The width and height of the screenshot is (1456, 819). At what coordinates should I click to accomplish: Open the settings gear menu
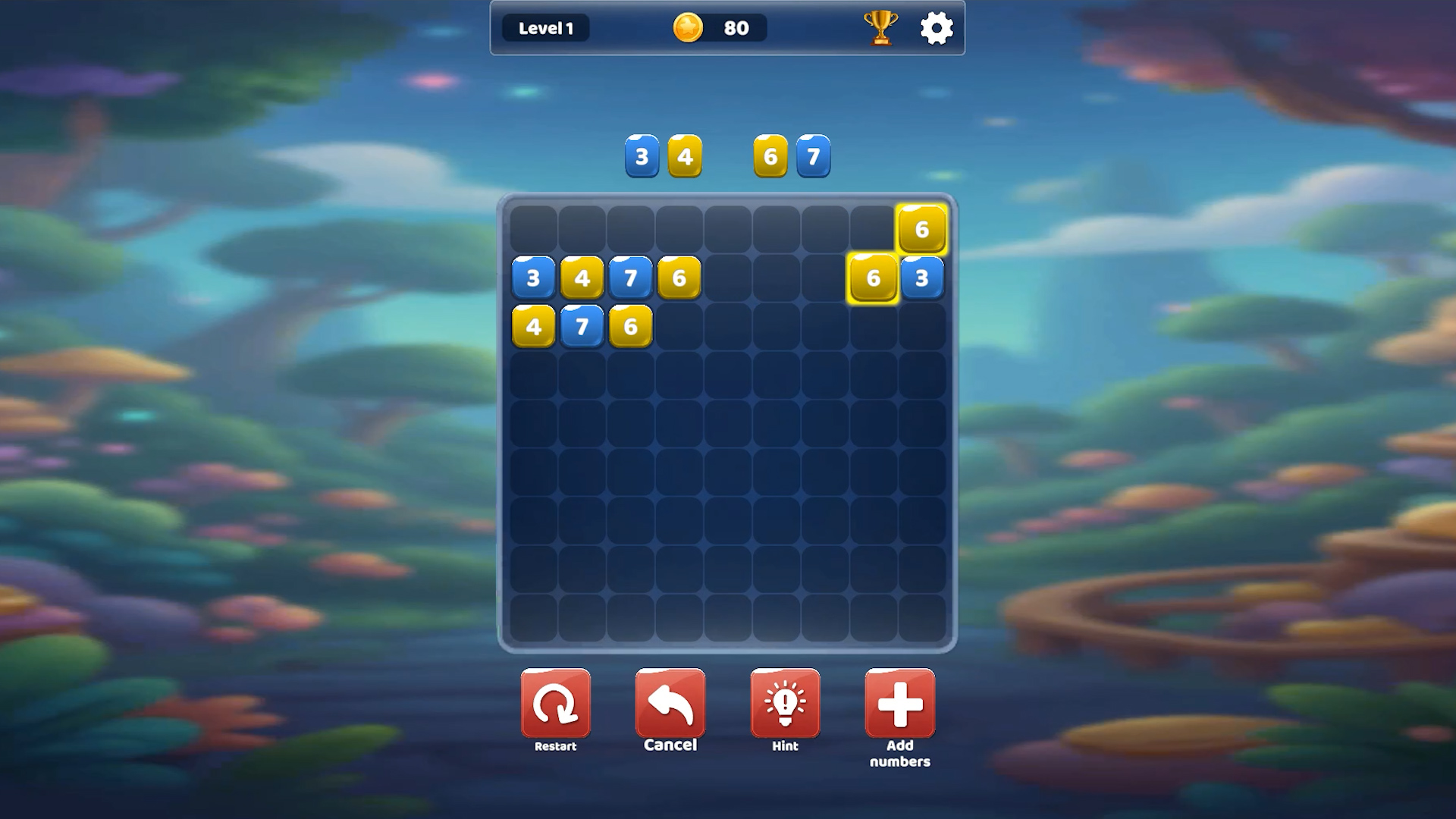[x=937, y=27]
